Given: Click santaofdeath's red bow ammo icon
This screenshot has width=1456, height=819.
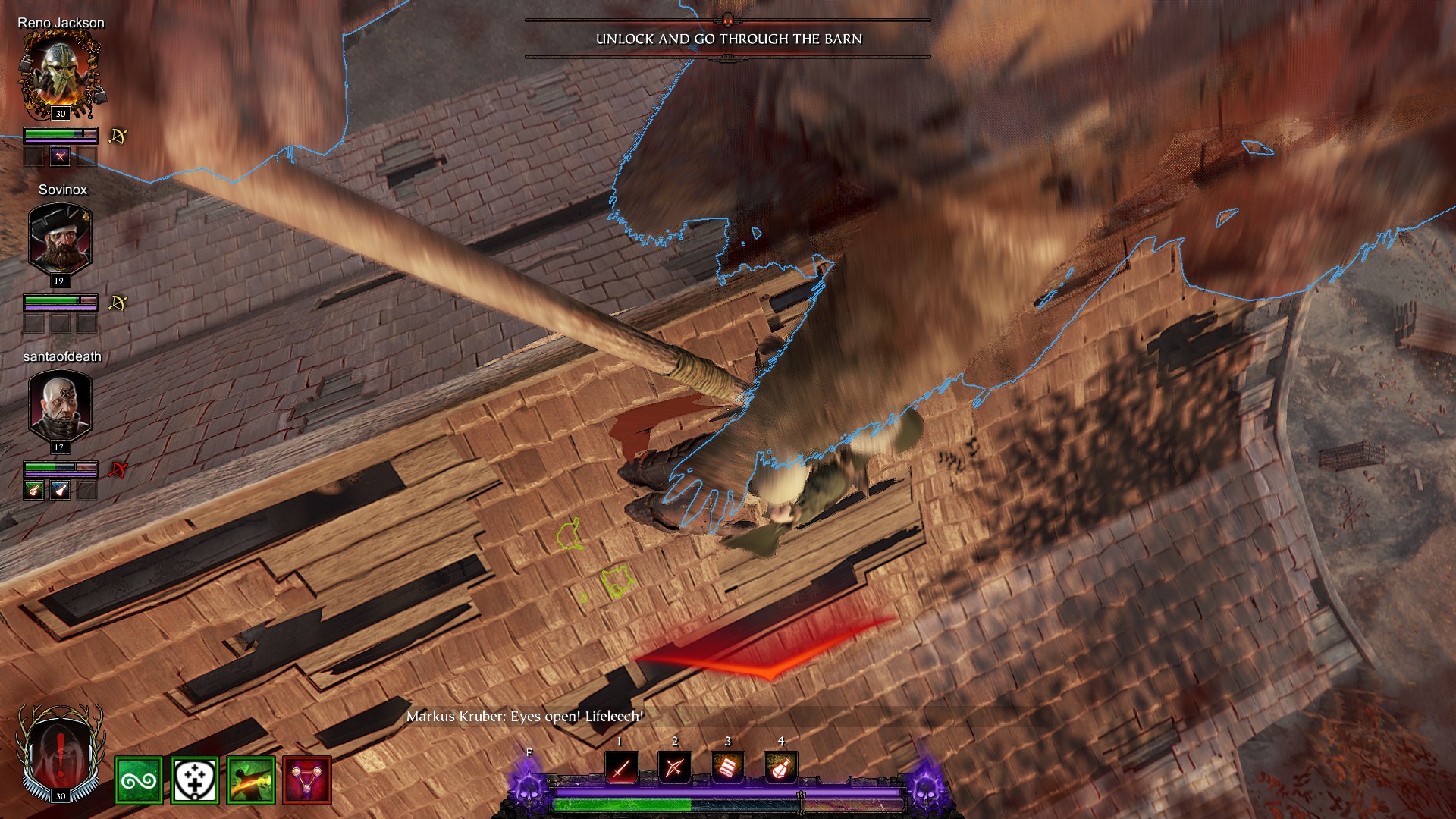Looking at the screenshot, I should click(118, 470).
